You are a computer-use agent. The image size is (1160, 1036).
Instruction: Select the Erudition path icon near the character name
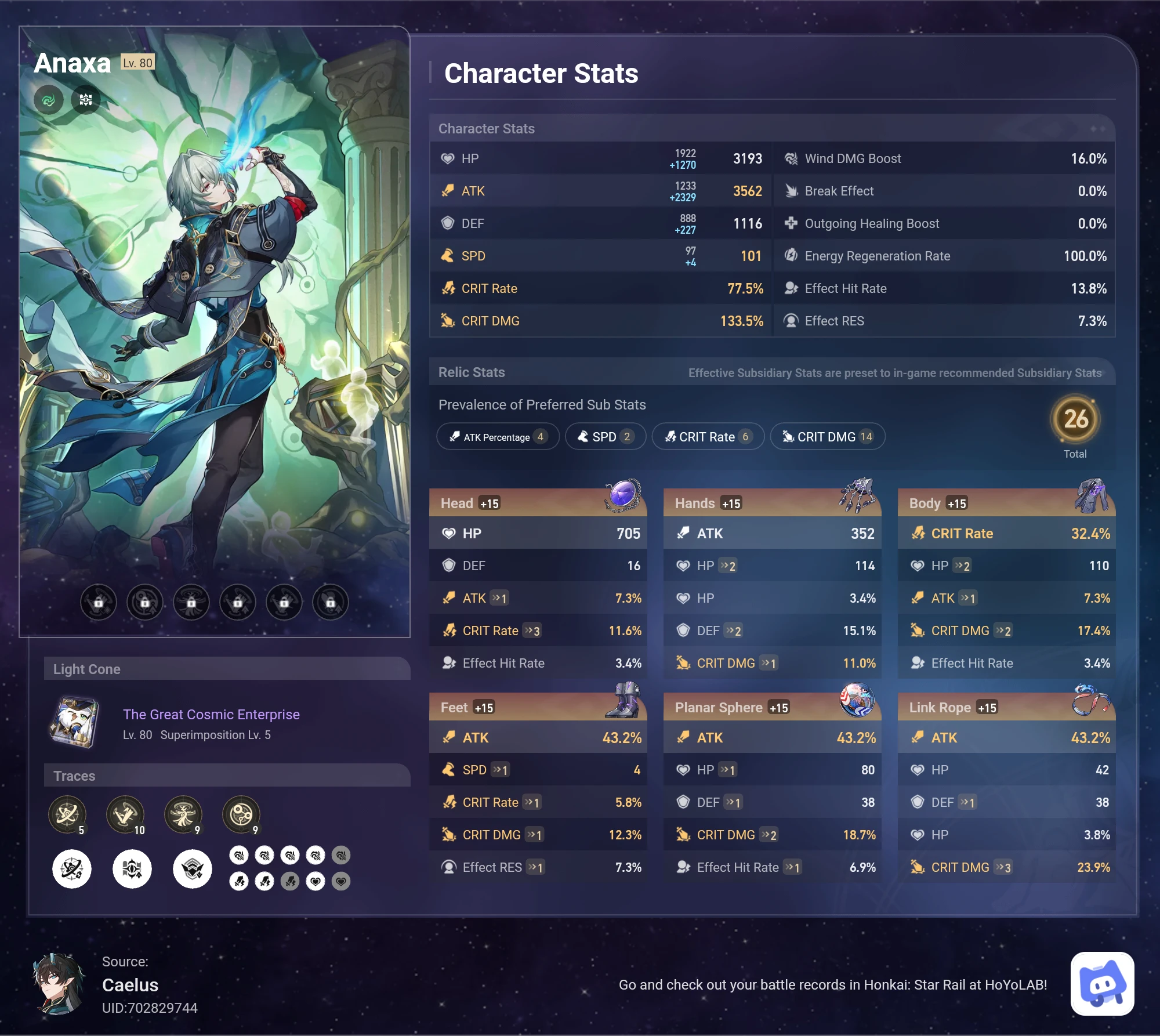86,100
